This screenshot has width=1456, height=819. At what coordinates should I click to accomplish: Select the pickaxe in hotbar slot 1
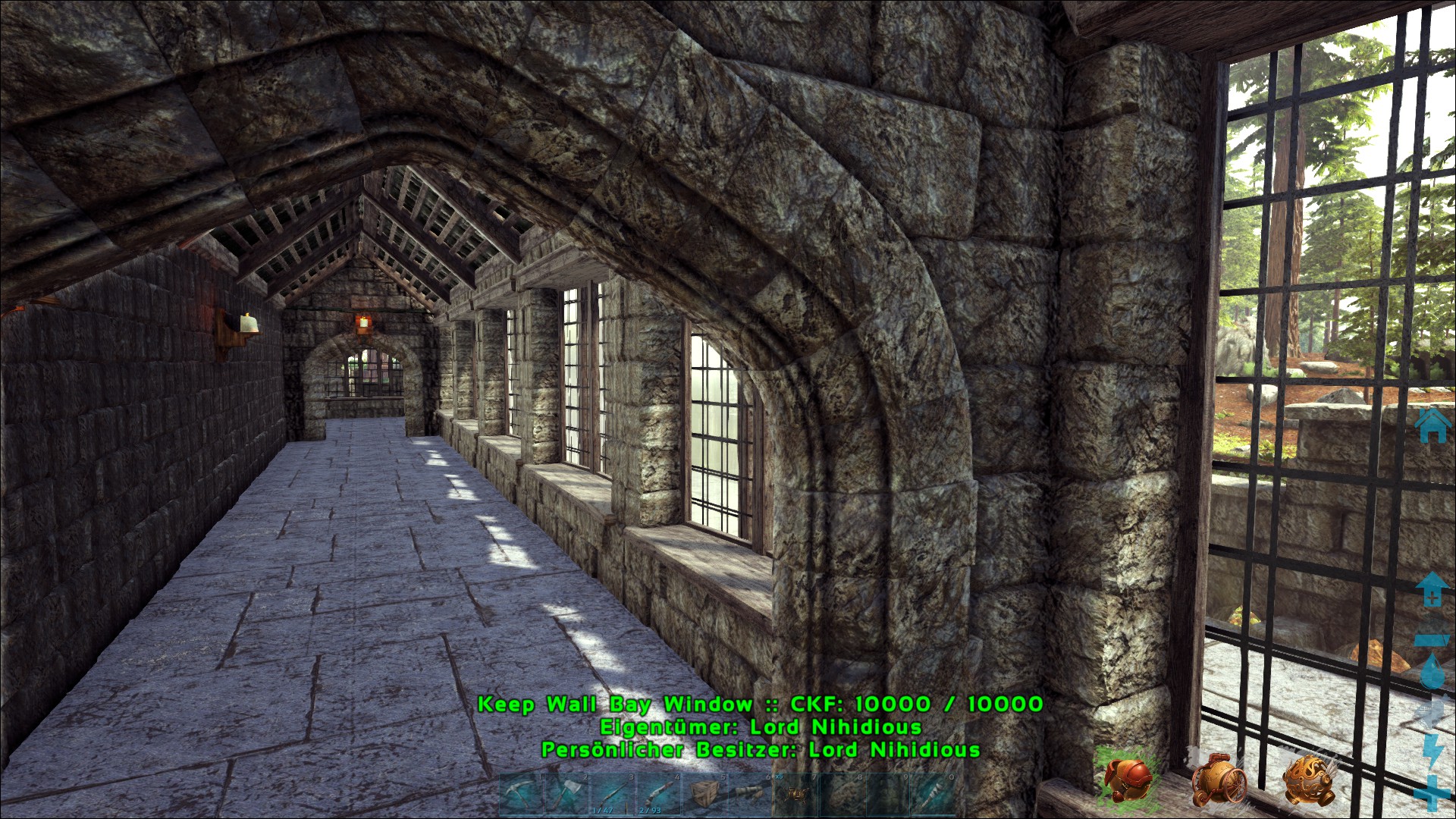pyautogui.click(x=522, y=795)
